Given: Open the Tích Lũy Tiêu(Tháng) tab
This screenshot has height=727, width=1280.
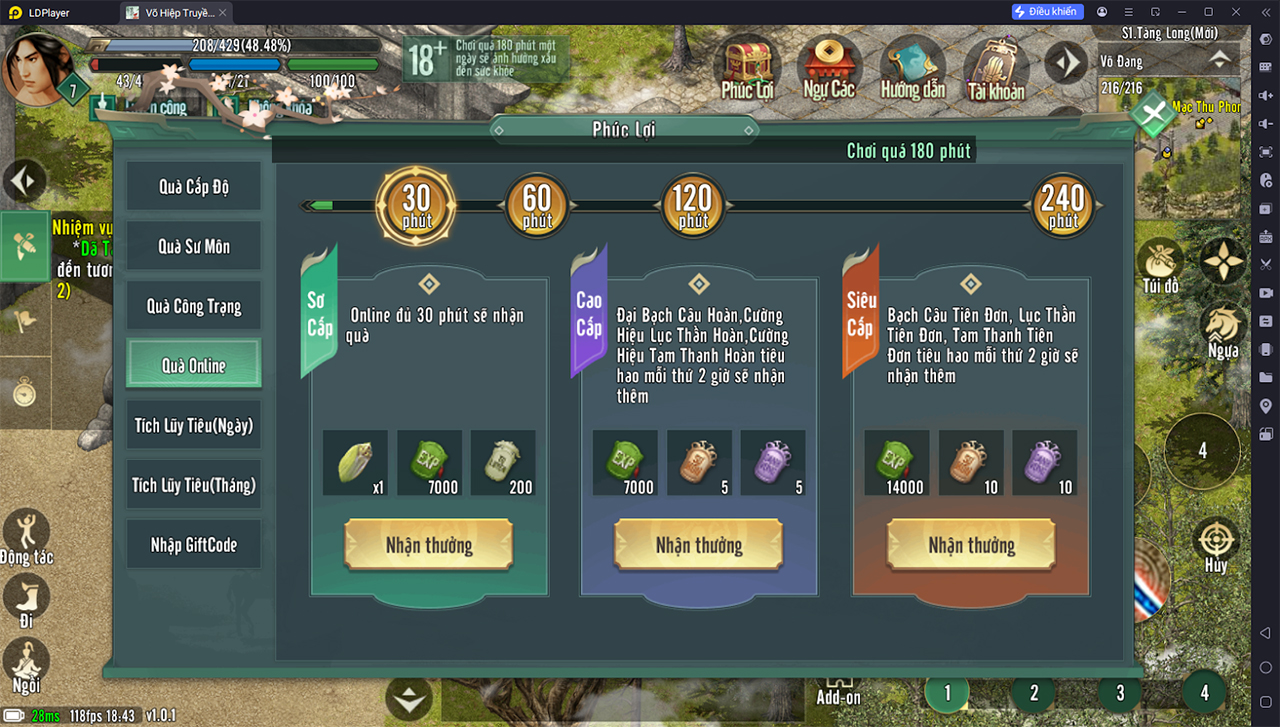Looking at the screenshot, I should 193,485.
